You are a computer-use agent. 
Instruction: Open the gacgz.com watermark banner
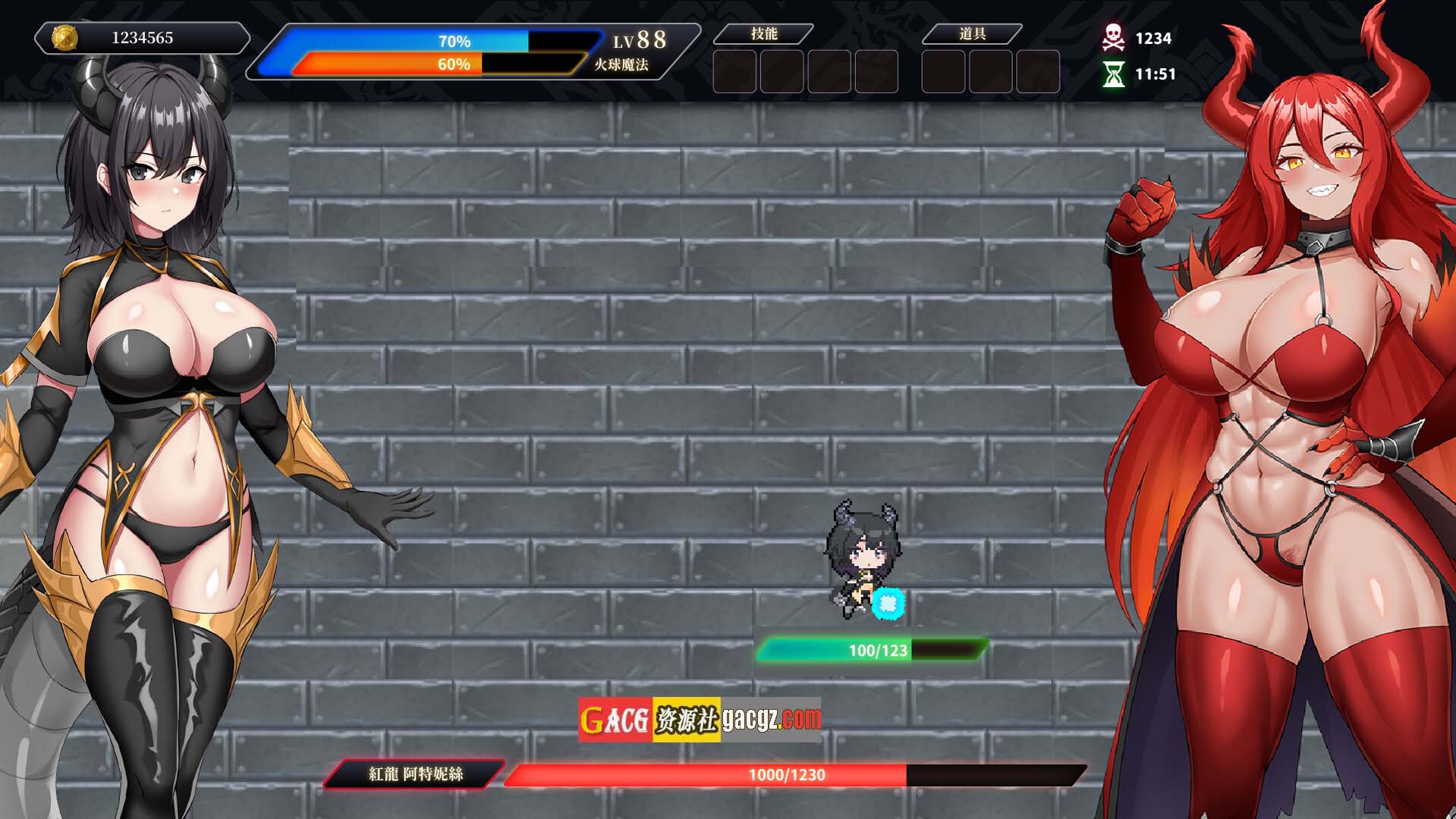pyautogui.click(x=699, y=719)
